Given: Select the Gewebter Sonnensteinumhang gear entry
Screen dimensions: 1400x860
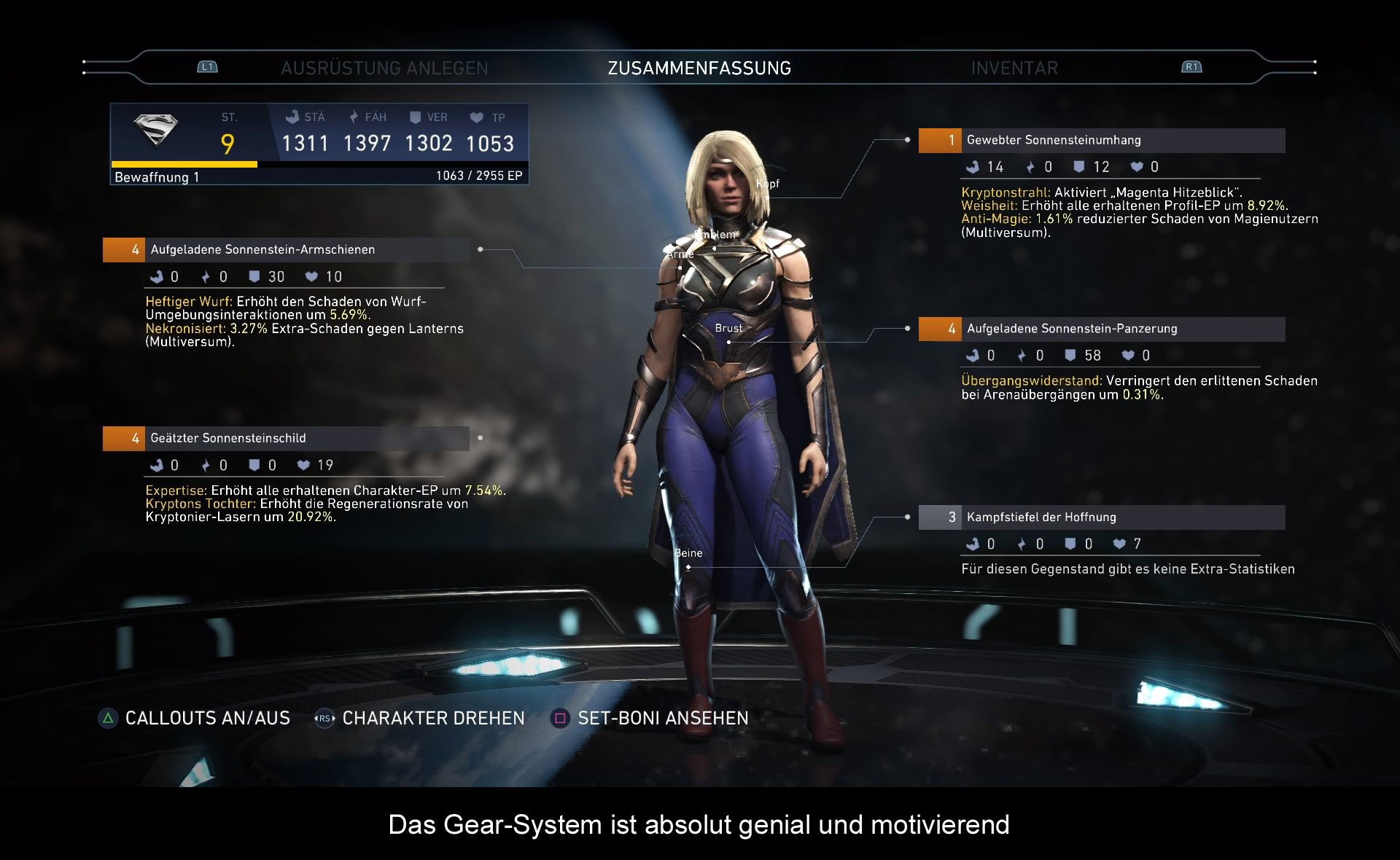Looking at the screenshot, I should coord(1101,141).
